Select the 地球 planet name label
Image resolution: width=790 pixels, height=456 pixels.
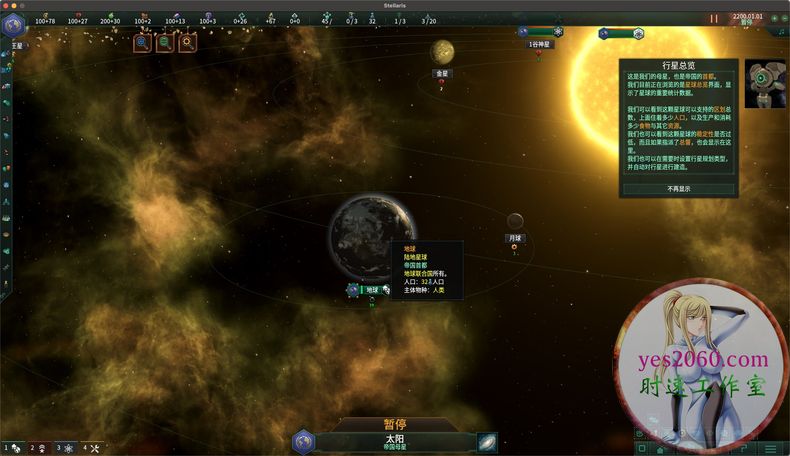(372, 290)
